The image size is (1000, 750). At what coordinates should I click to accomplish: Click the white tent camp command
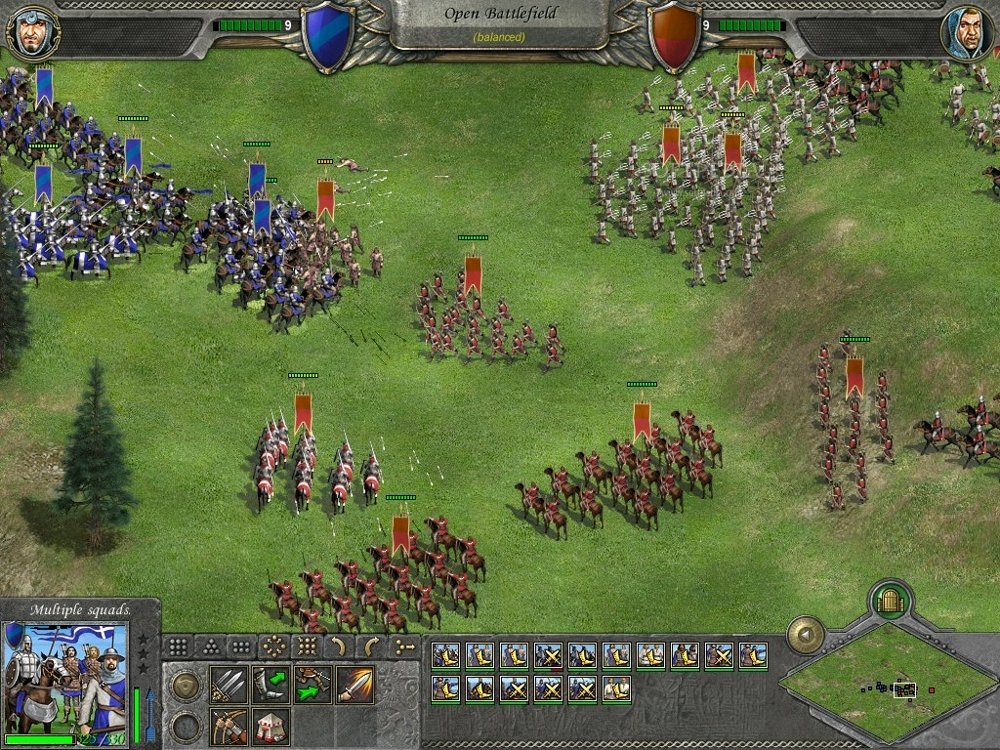(x=271, y=727)
